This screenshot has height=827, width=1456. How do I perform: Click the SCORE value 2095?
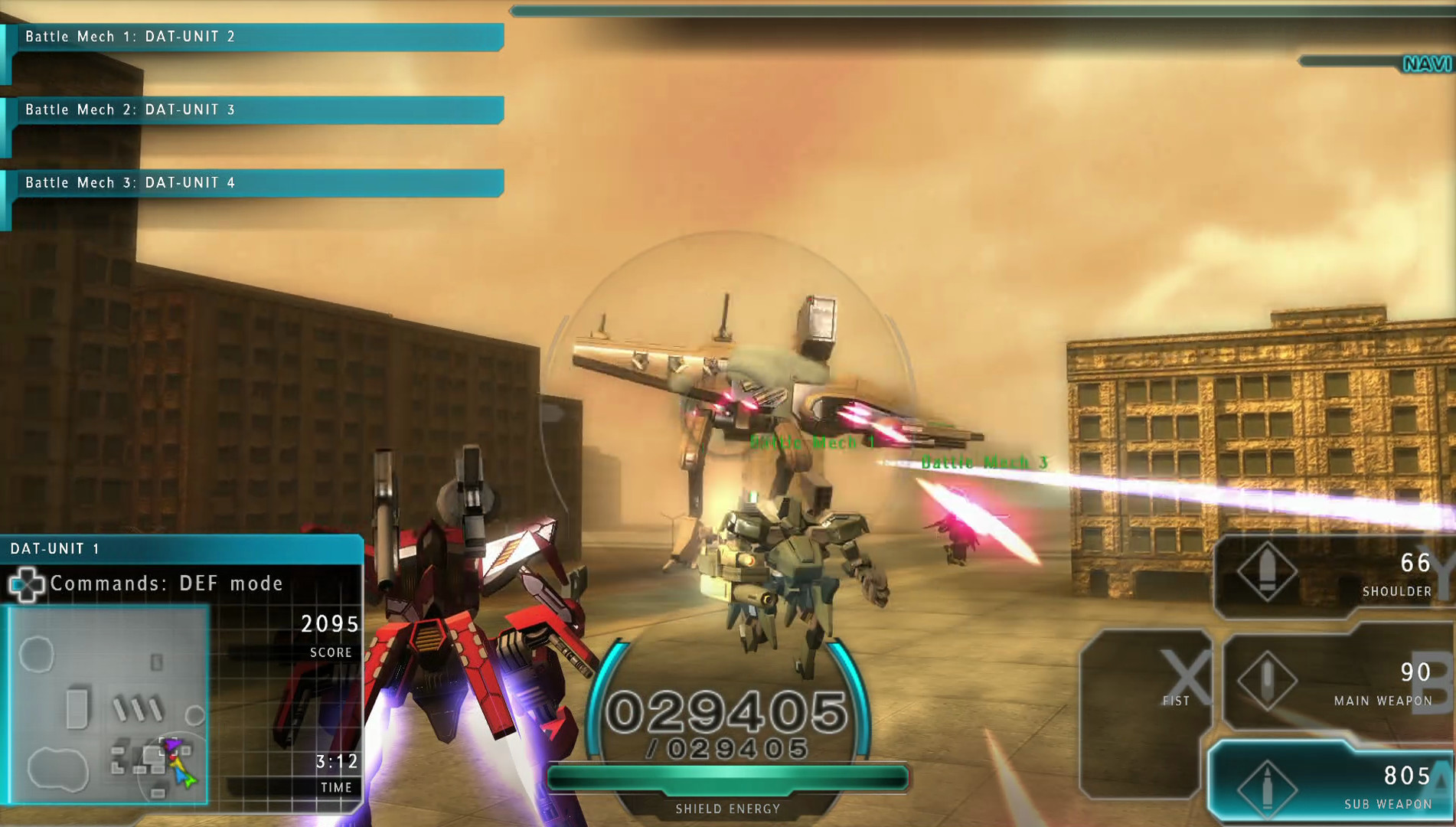click(329, 623)
